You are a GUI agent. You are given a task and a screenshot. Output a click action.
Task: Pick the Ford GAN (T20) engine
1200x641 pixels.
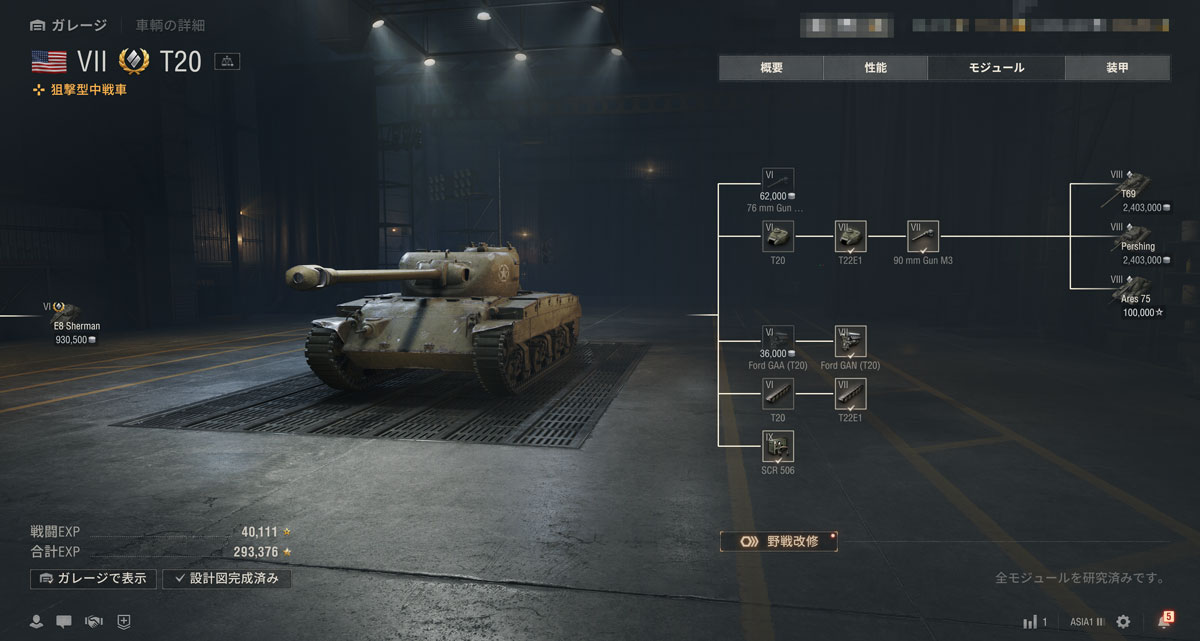coord(850,341)
